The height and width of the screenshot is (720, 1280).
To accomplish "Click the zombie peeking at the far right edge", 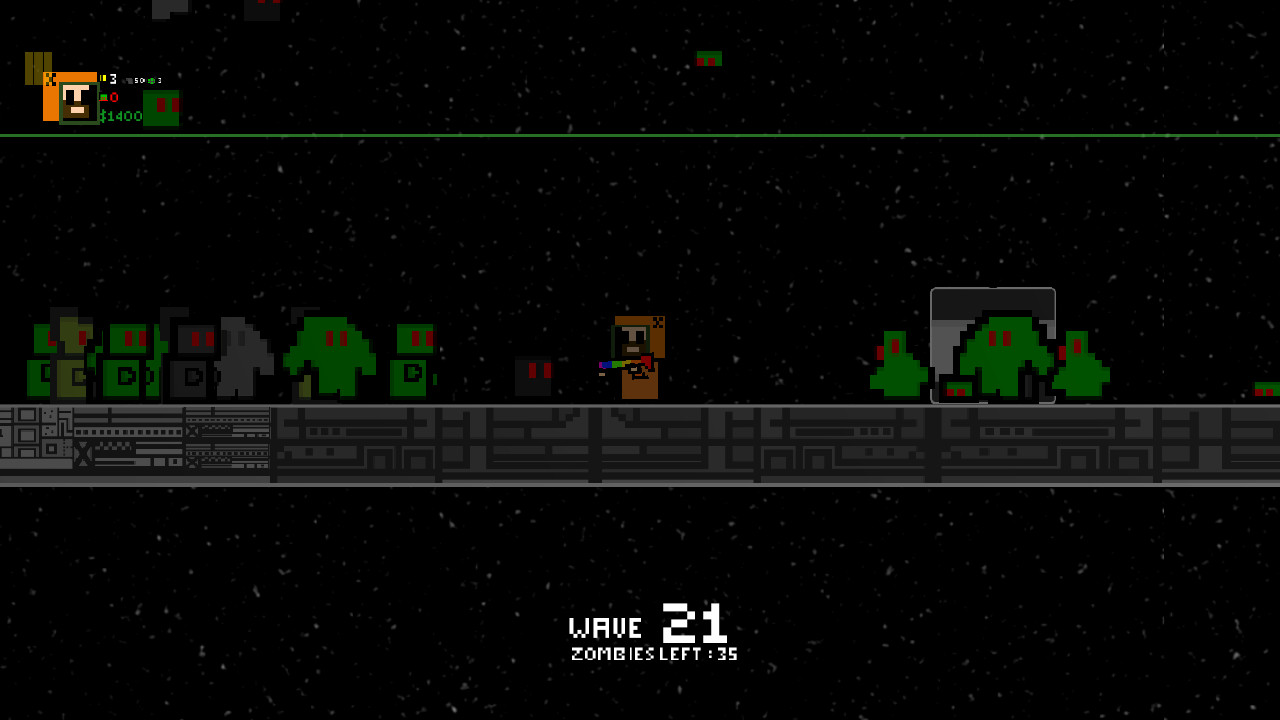I will 1268,388.
